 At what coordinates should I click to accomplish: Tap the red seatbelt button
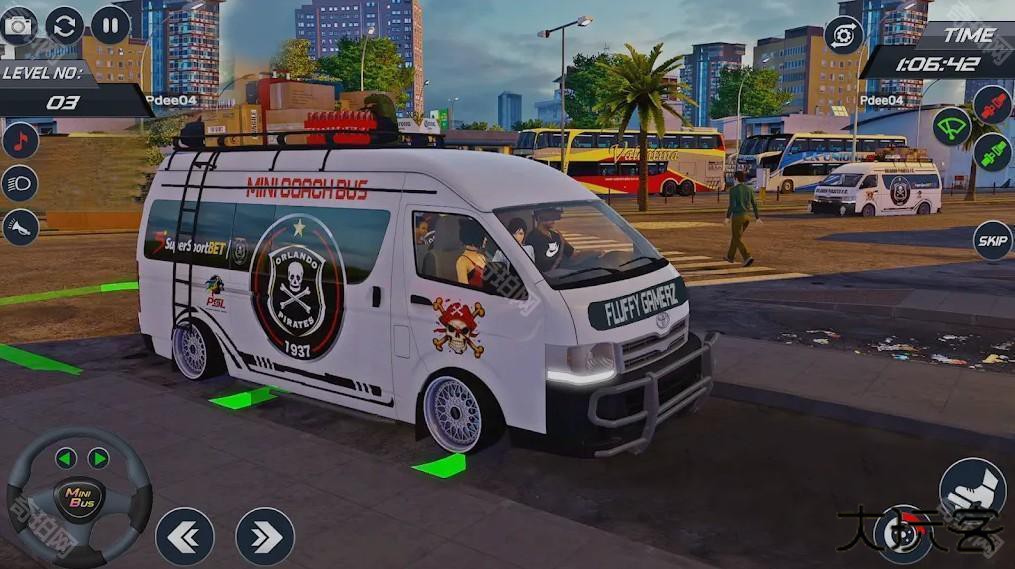click(x=992, y=105)
